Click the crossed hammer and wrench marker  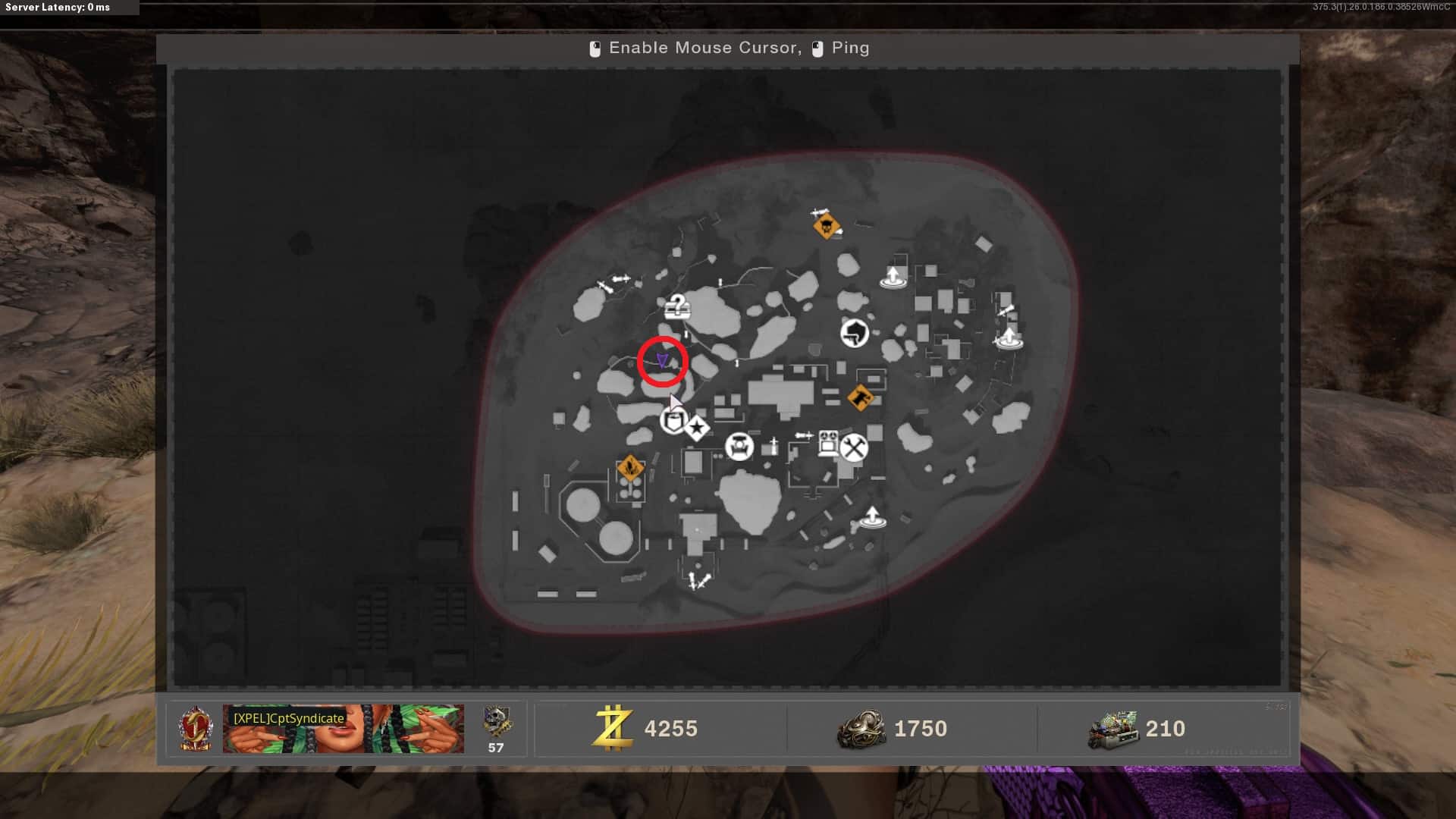click(x=854, y=447)
